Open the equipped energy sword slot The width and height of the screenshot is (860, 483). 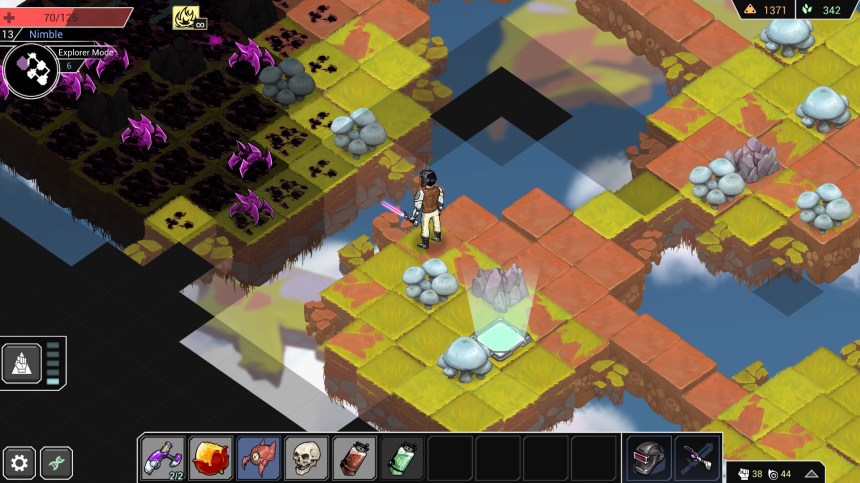[697, 458]
